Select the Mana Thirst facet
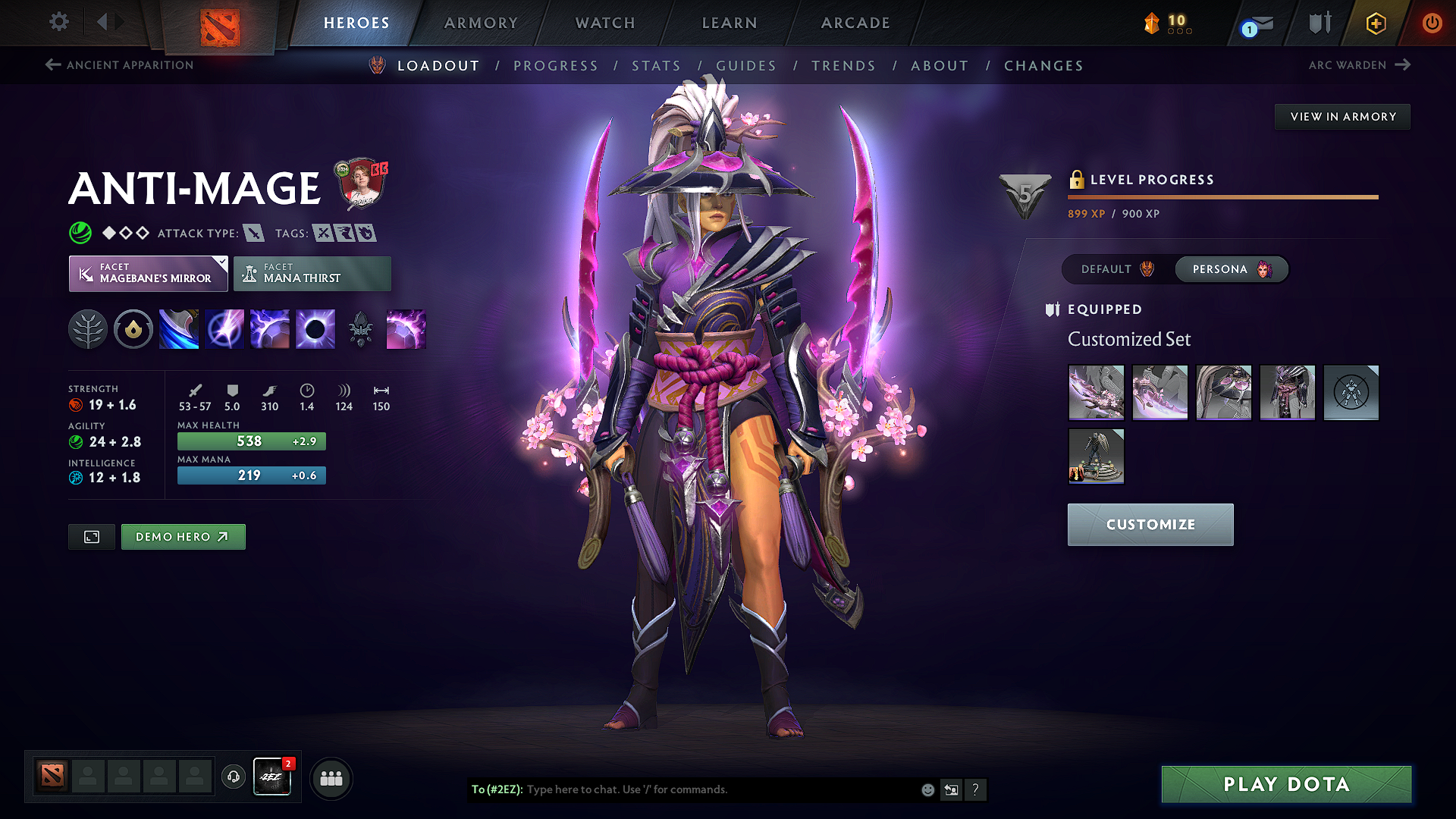Viewport: 1456px width, 819px height. [312, 273]
